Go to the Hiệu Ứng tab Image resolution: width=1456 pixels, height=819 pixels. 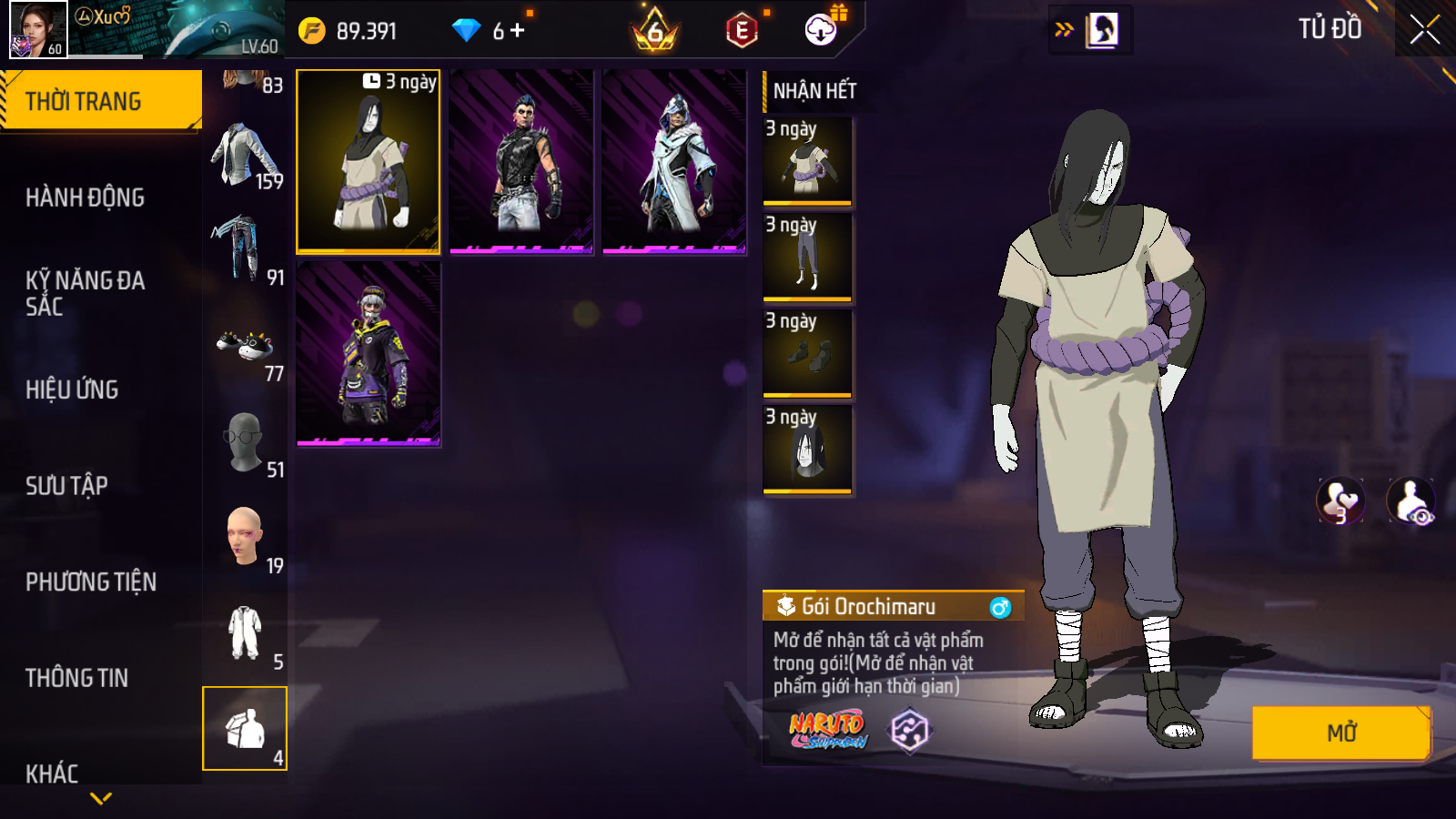pyautogui.click(x=72, y=389)
